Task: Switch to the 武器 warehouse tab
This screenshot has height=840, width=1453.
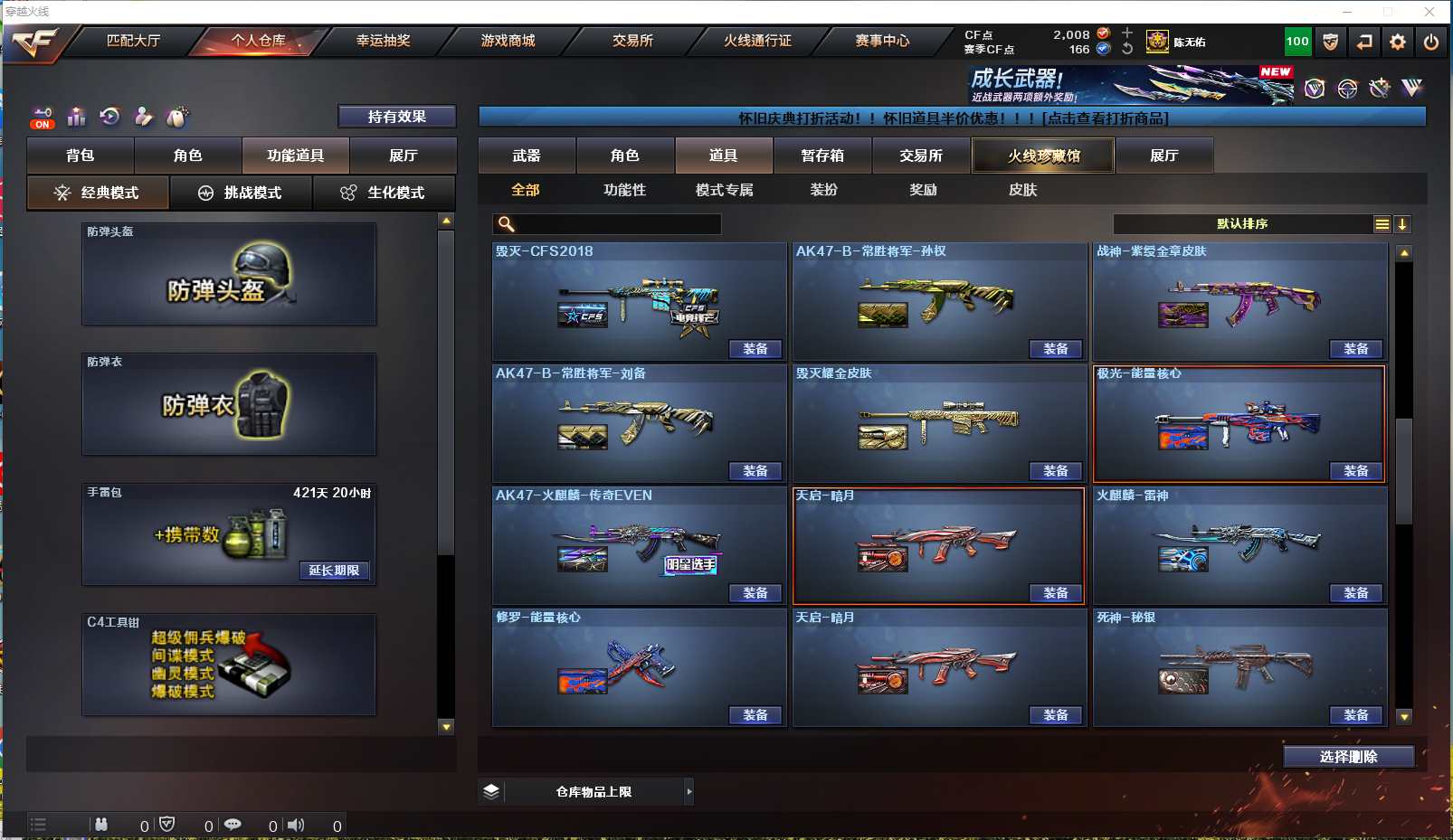Action: (x=527, y=156)
